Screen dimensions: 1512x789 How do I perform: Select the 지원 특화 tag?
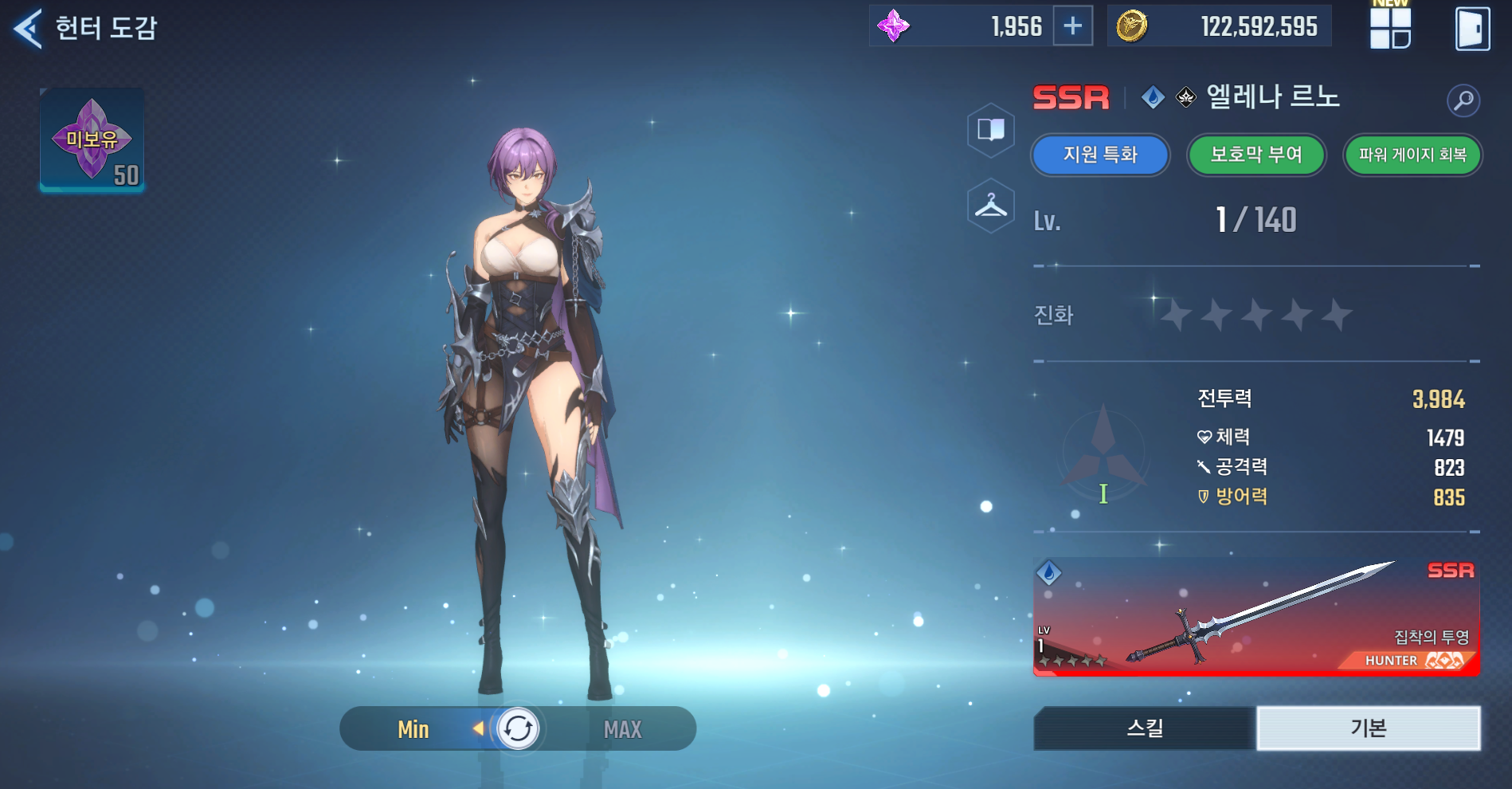[x=1100, y=155]
